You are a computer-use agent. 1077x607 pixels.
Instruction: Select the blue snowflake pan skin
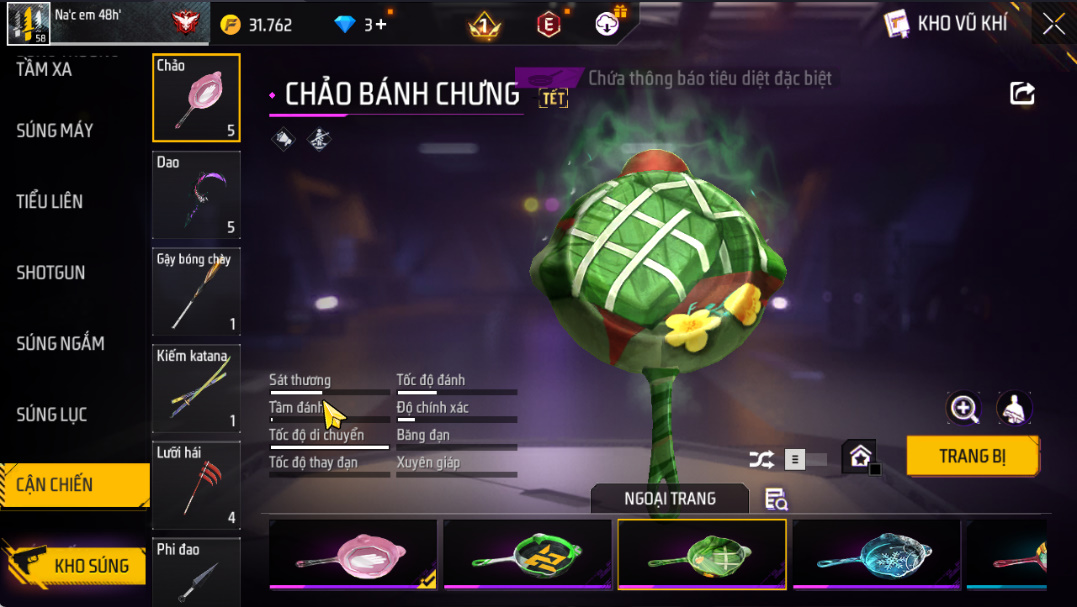click(x=876, y=554)
